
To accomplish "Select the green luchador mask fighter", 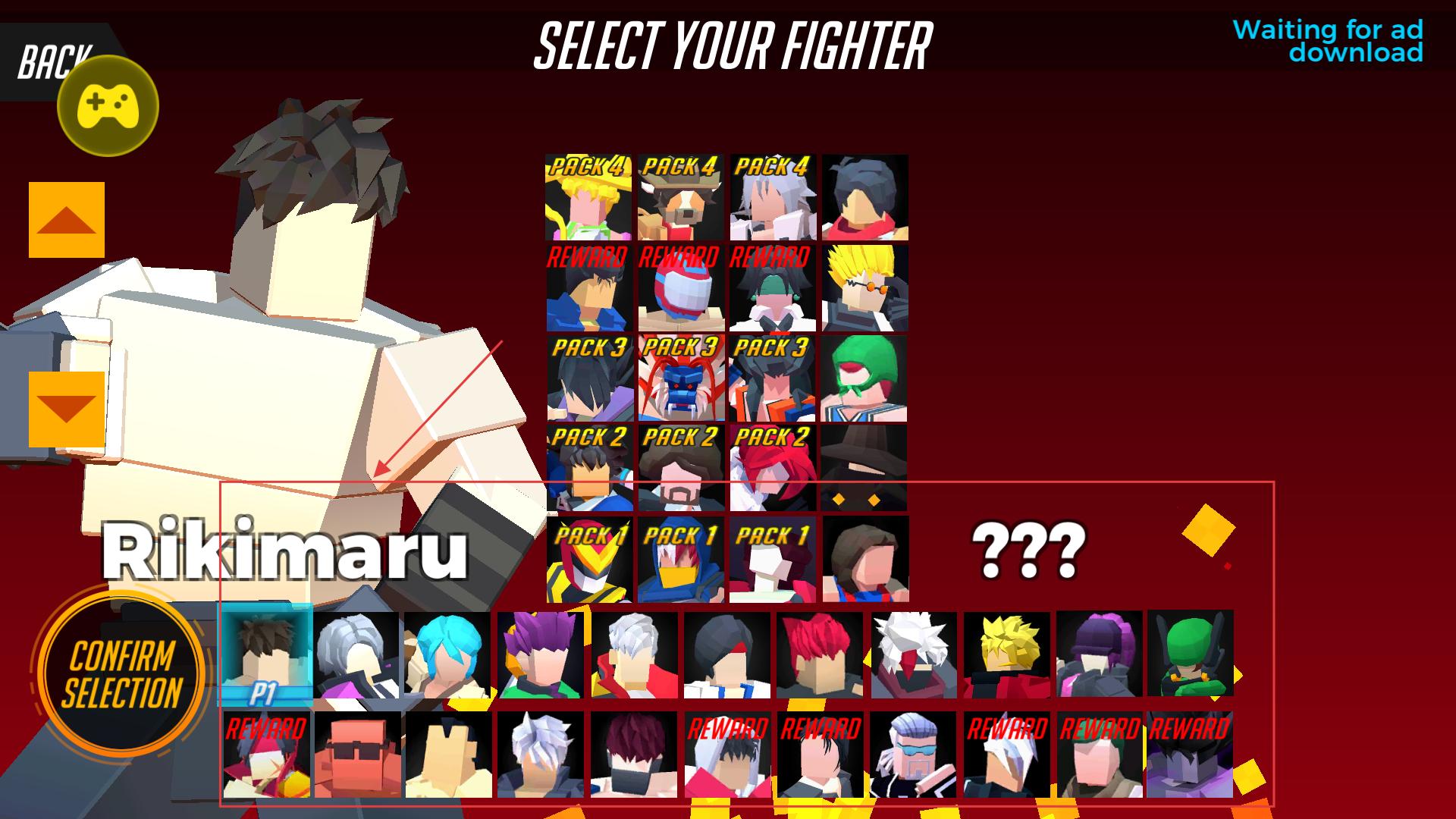I will point(864,378).
